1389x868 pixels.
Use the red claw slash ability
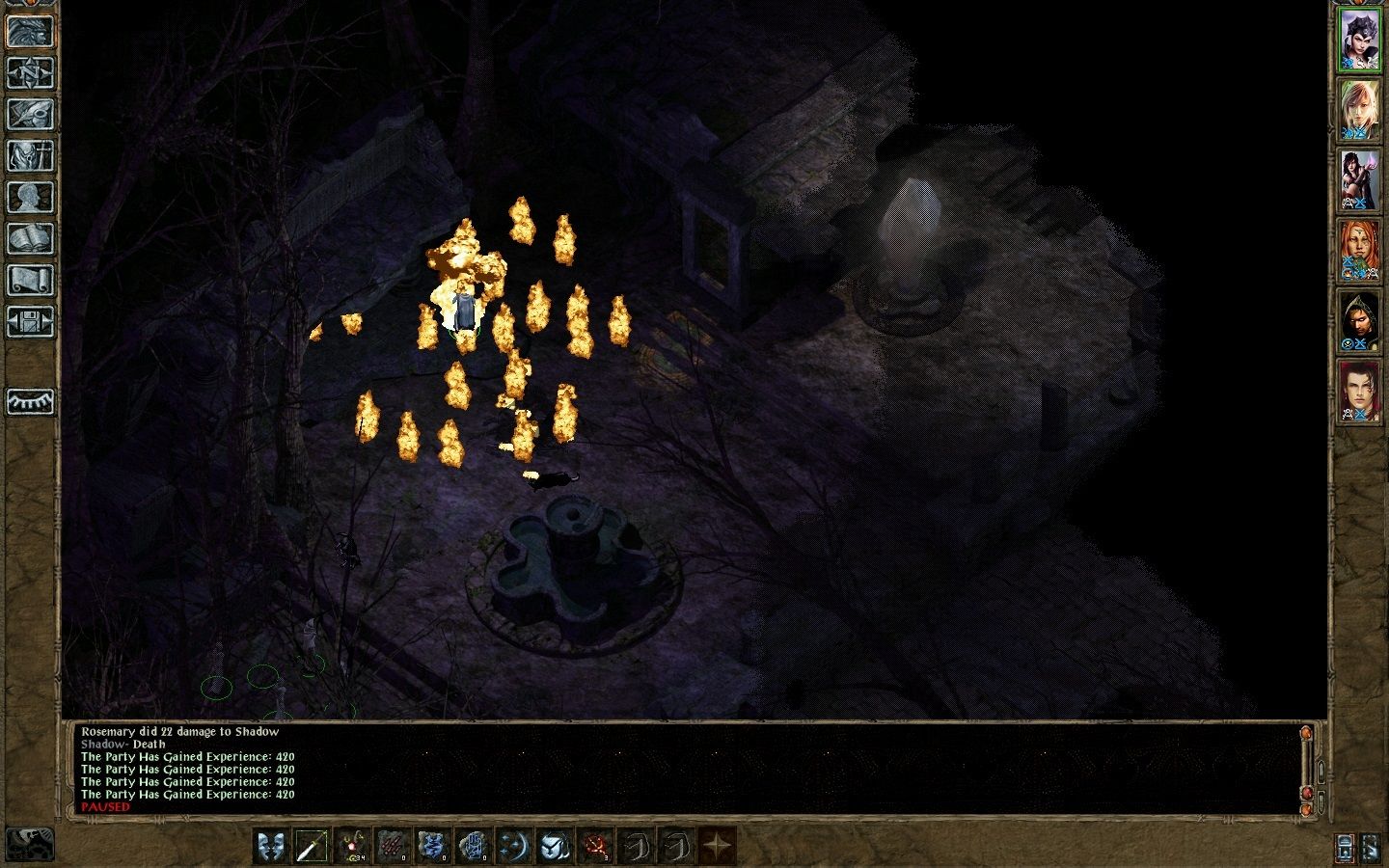coord(392,847)
